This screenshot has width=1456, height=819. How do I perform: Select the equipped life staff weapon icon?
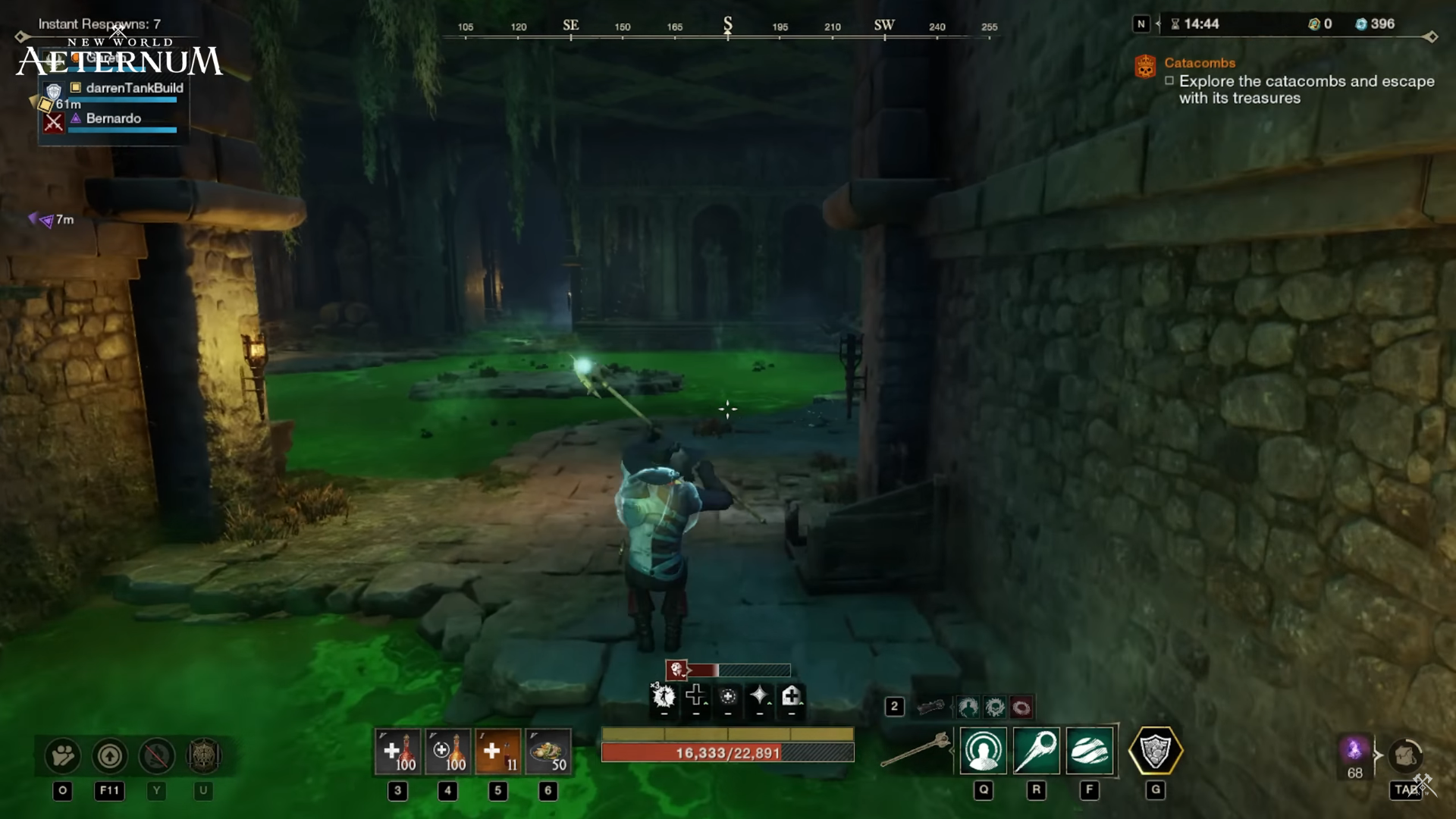(915, 750)
